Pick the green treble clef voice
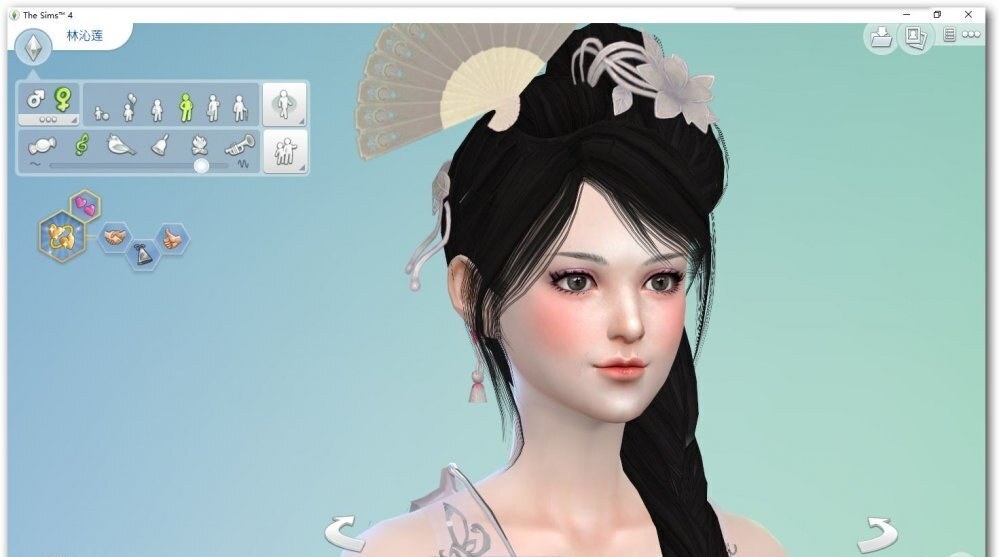Screen dimensions: 999x557 point(82,144)
